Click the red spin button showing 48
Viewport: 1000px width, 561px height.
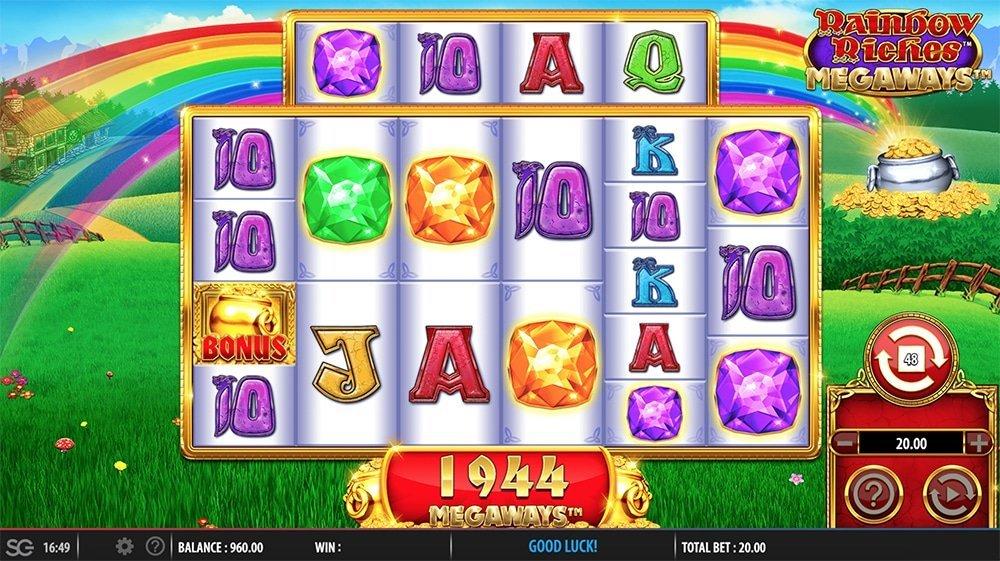point(911,356)
